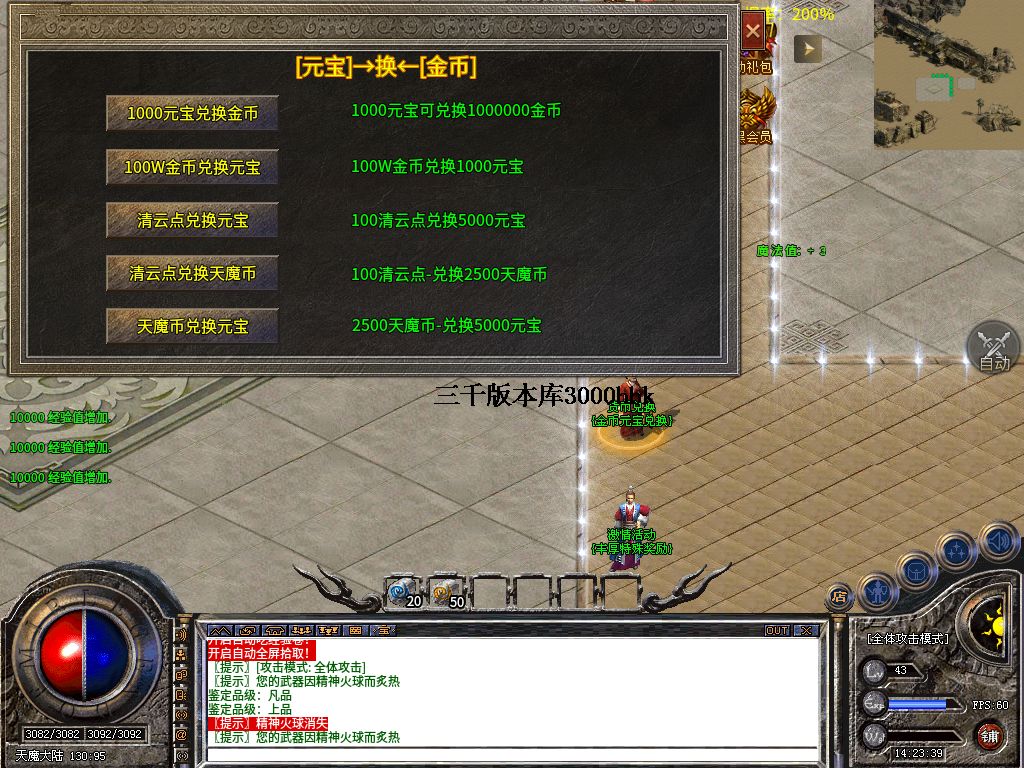Image resolution: width=1024 pixels, height=768 pixels.
Task: Close the exchange dialog with red X
Action: (x=753, y=32)
